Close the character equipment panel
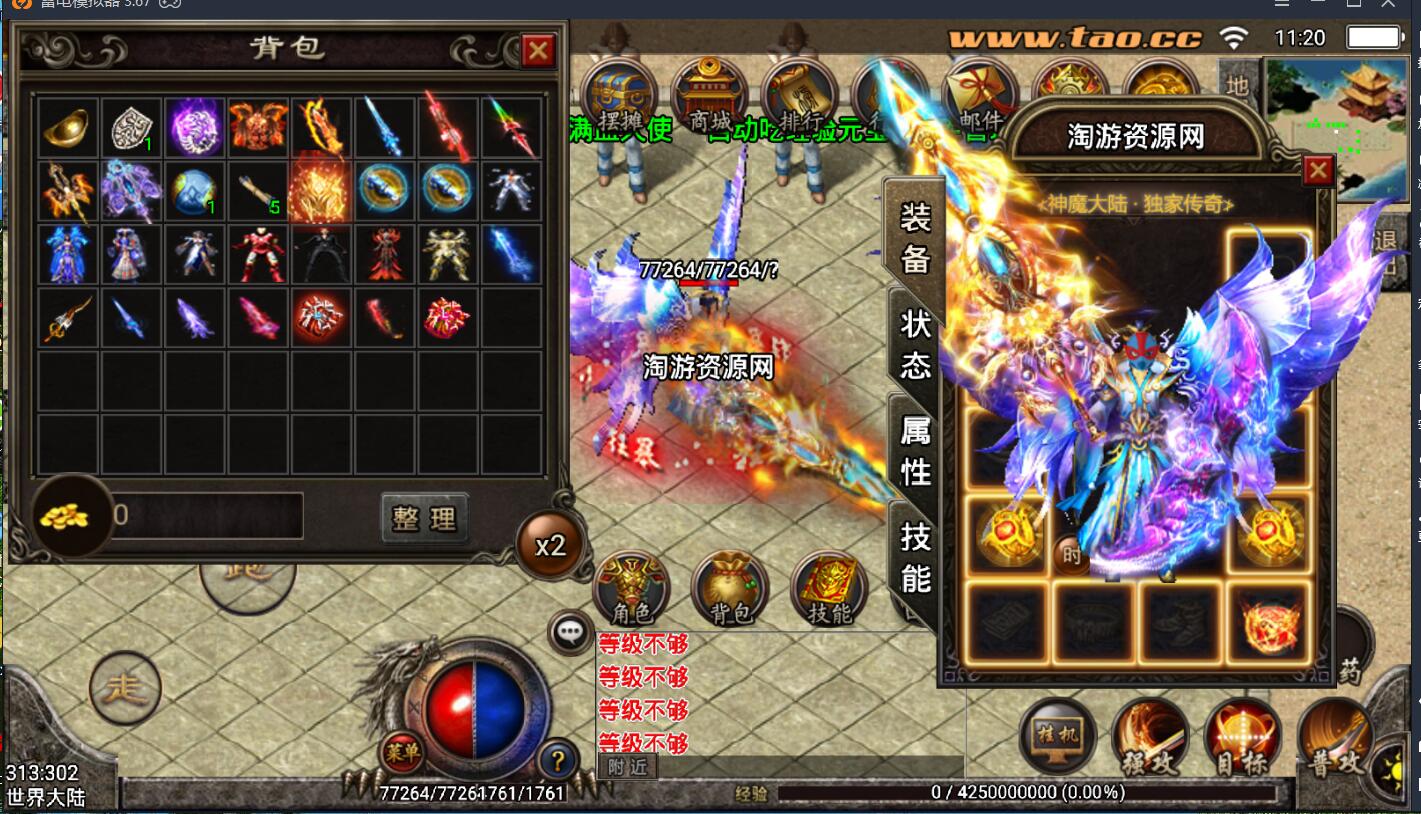 click(1318, 171)
